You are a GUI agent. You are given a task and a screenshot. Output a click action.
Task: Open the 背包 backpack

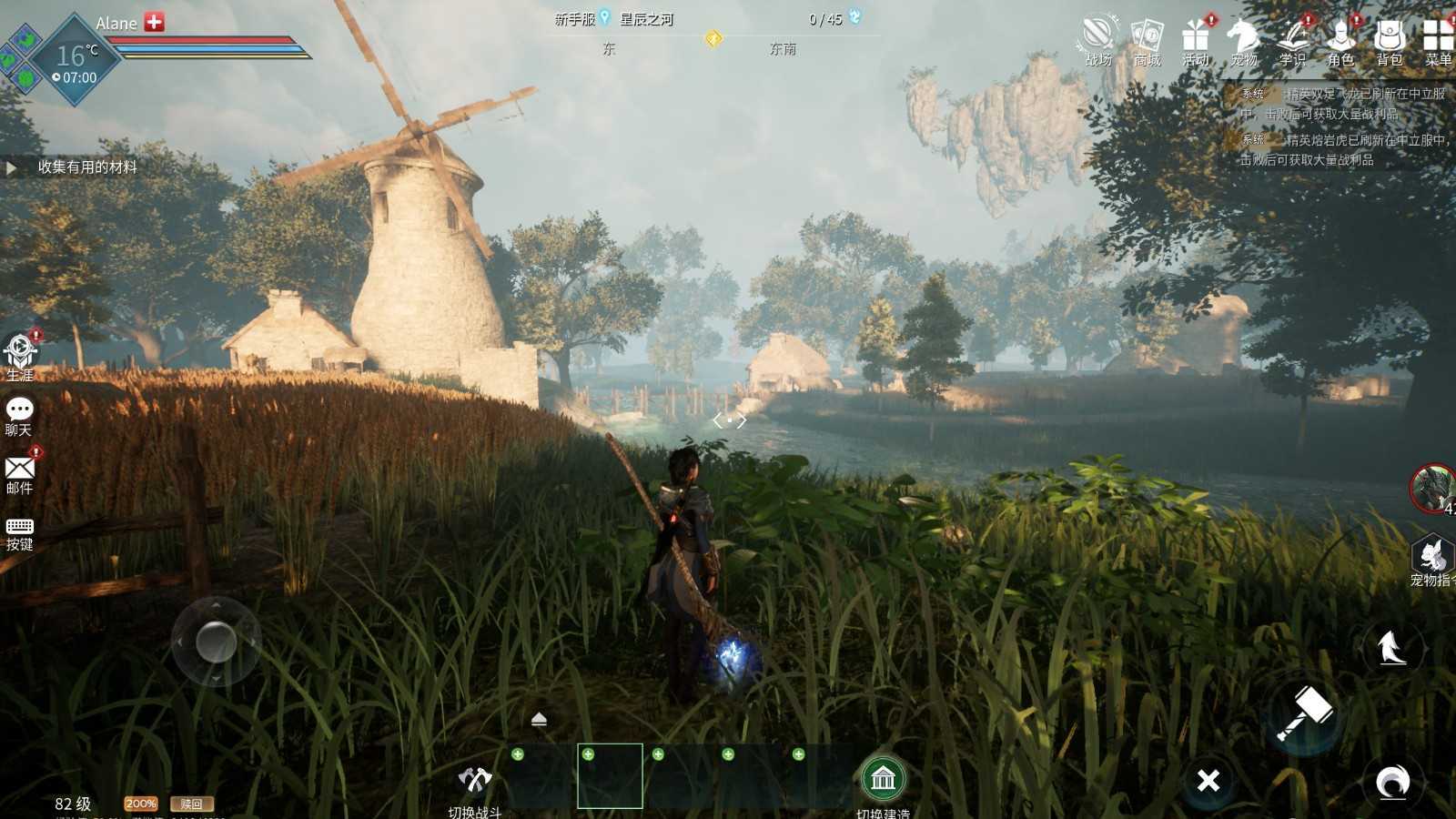pyautogui.click(x=1390, y=40)
